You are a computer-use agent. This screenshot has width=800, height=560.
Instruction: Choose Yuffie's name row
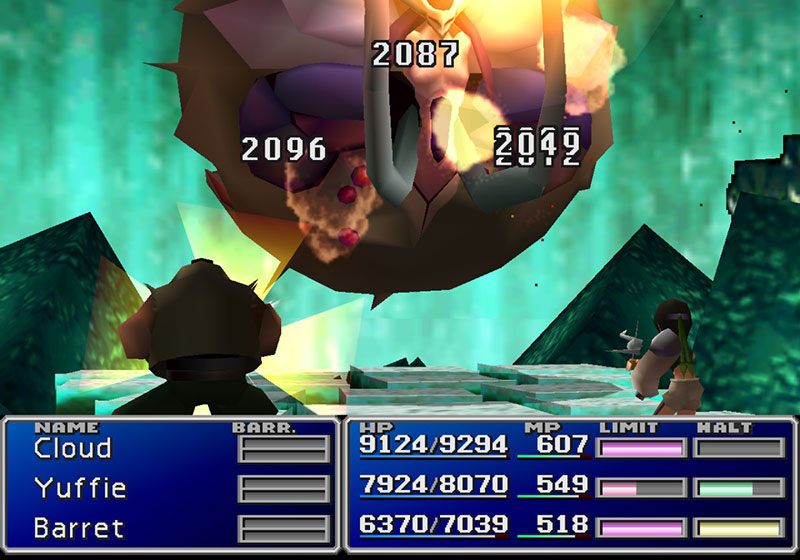80,488
